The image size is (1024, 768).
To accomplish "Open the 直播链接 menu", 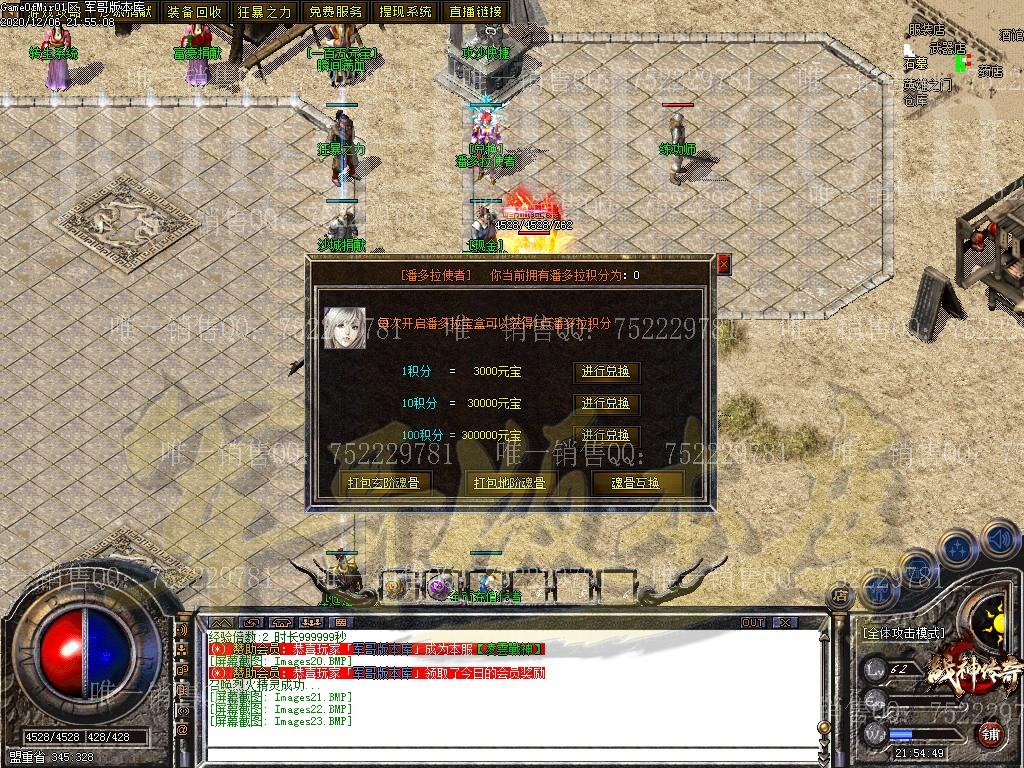I will [x=476, y=12].
